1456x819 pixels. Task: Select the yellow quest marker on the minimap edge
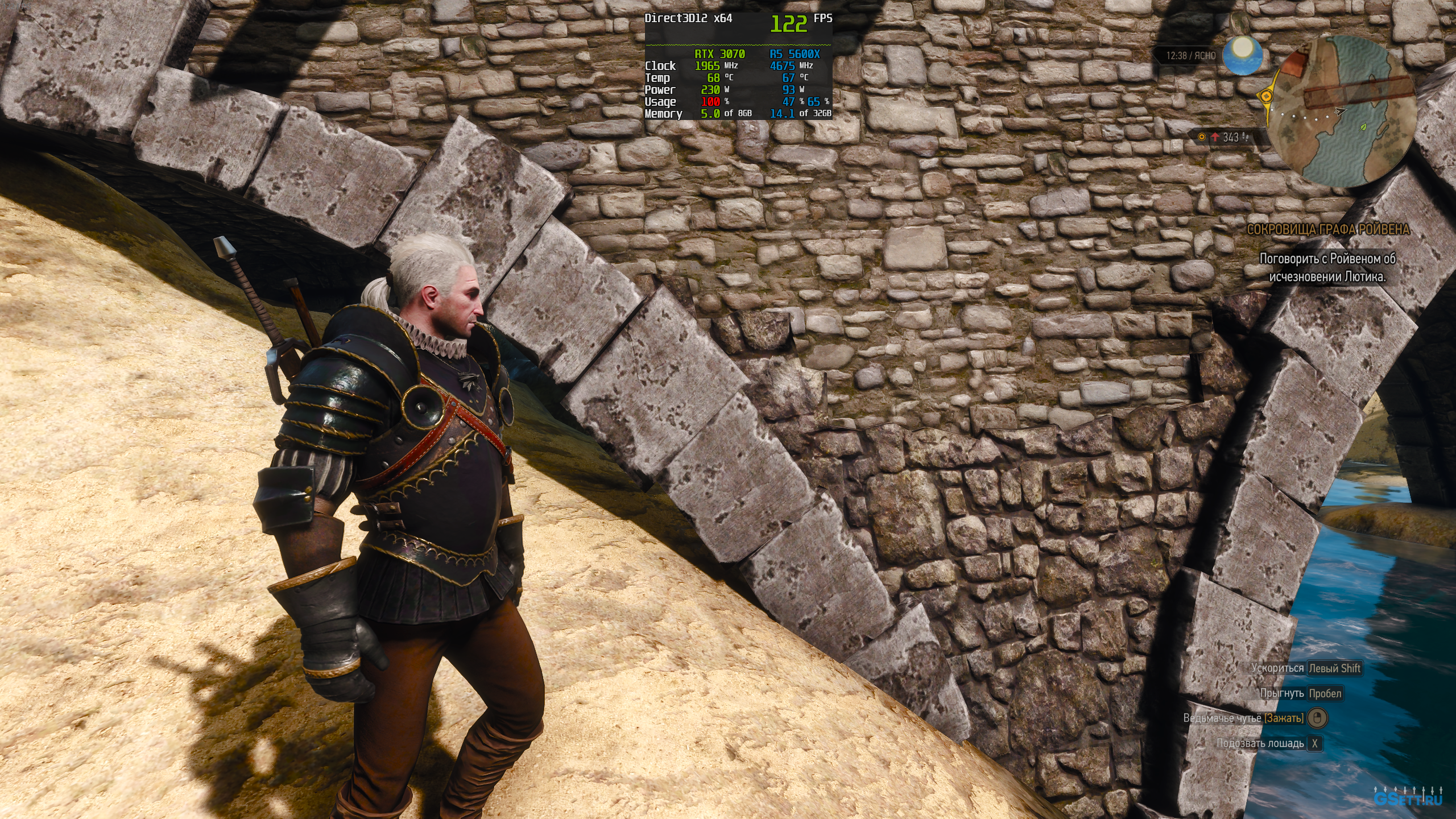pyautogui.click(x=1267, y=97)
